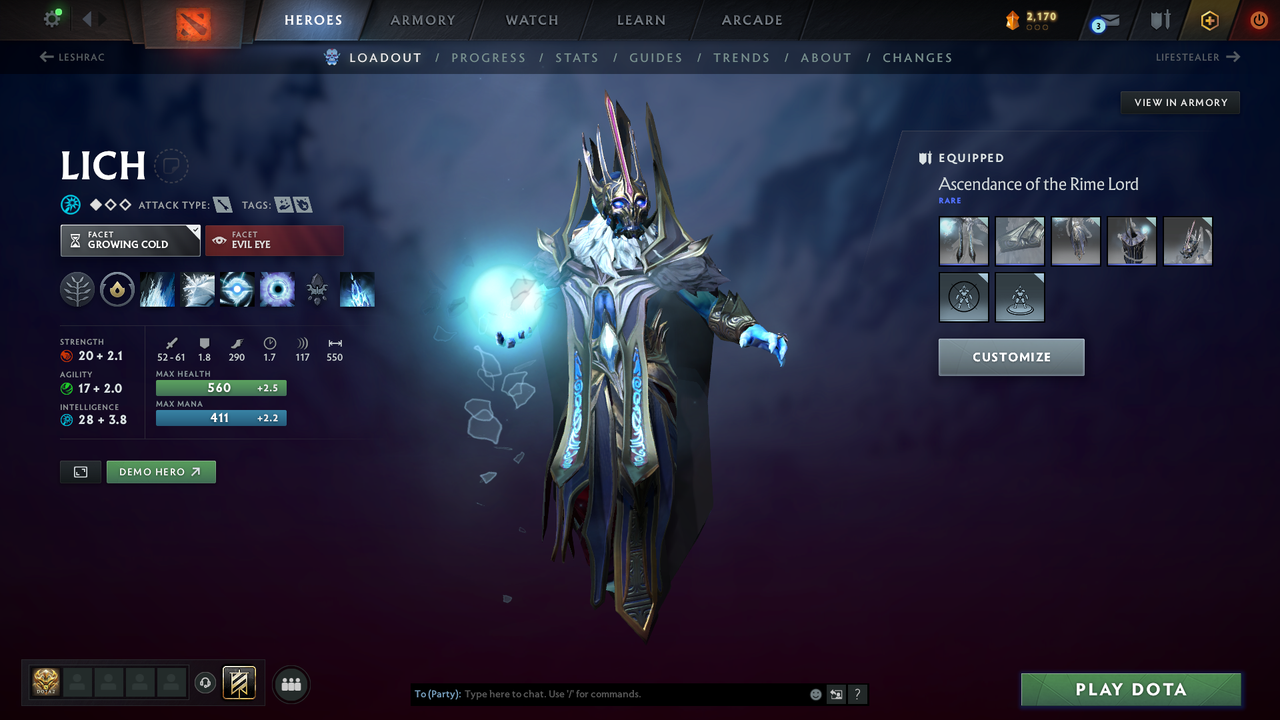Click the Rime Lord helmet thumbnail
Viewport: 1280px width, 720px height.
(x=1187, y=241)
